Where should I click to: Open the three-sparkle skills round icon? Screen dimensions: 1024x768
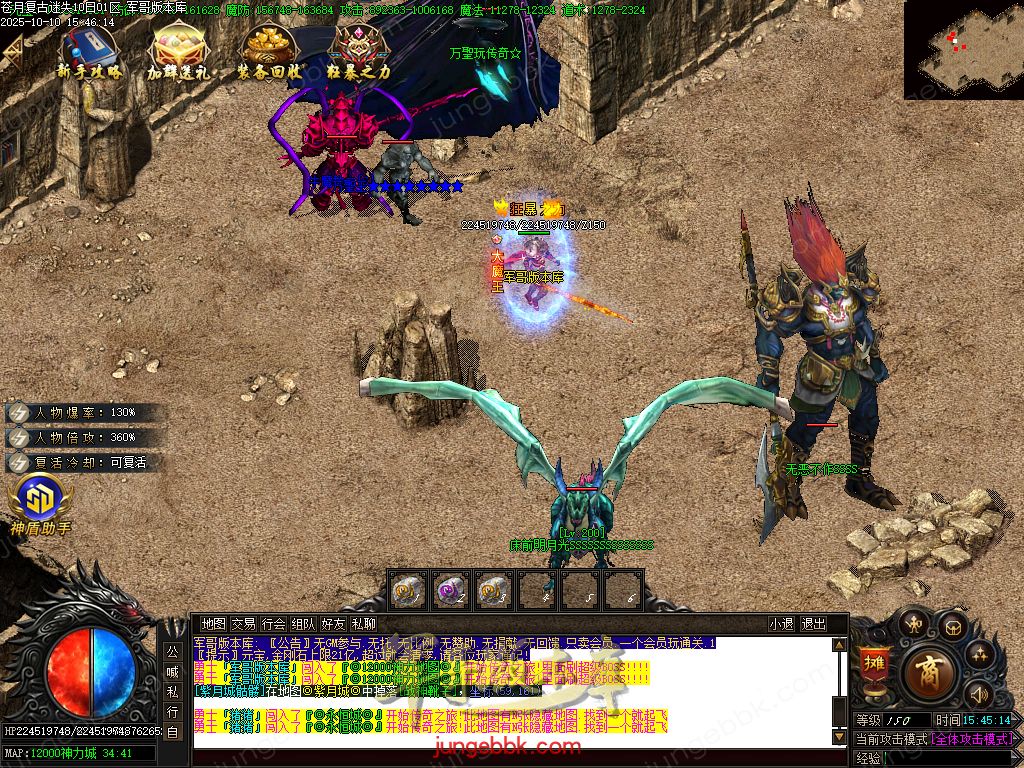tap(978, 656)
